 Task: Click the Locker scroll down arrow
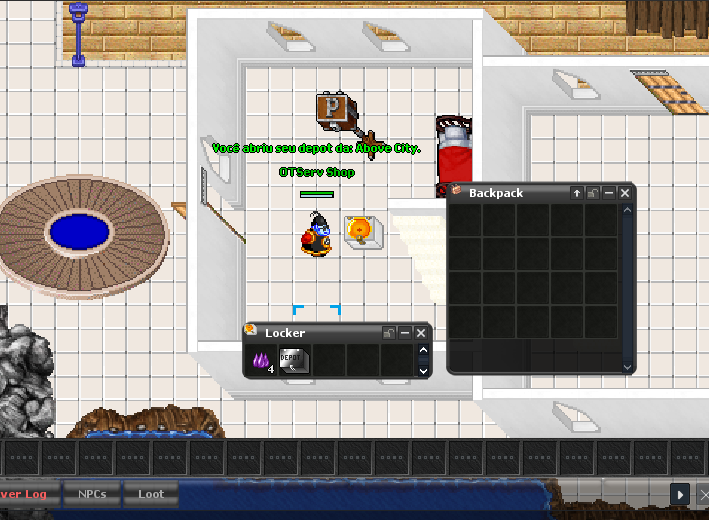423,370
